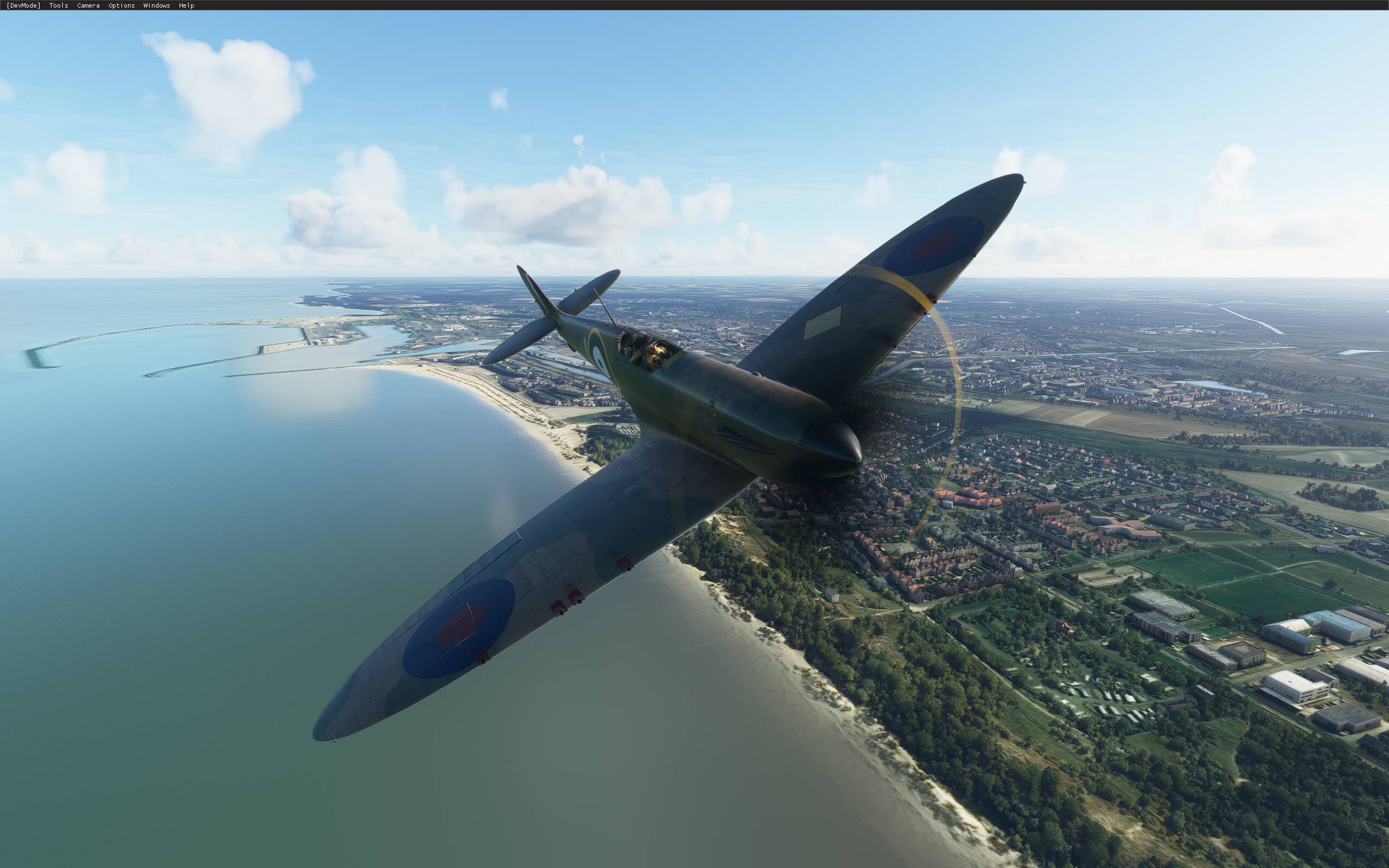Screen dimensions: 1389x868
Task: Open the Camera menu
Action: (87, 5)
